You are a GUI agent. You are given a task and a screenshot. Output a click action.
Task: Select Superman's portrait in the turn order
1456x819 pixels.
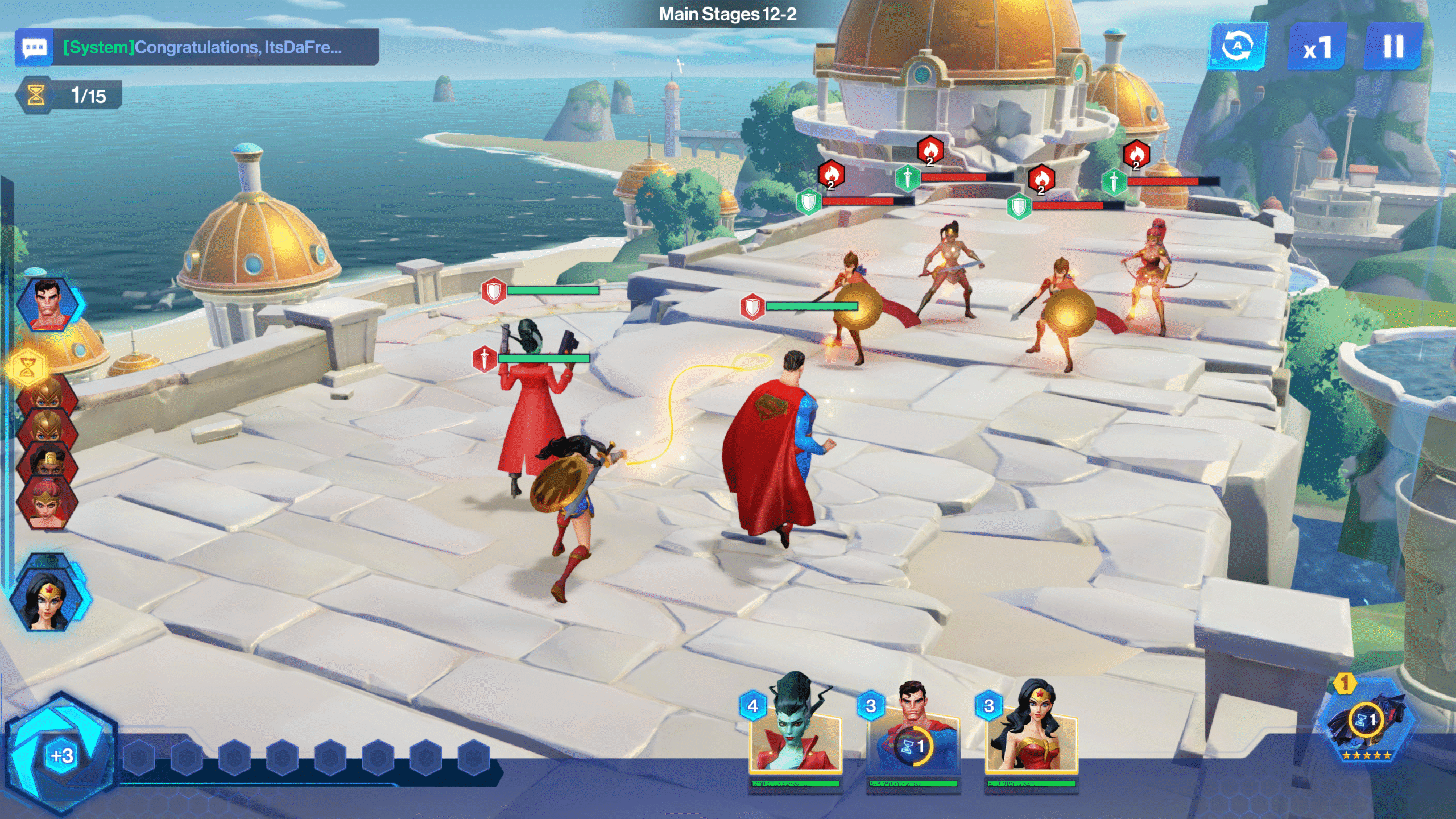point(48,304)
